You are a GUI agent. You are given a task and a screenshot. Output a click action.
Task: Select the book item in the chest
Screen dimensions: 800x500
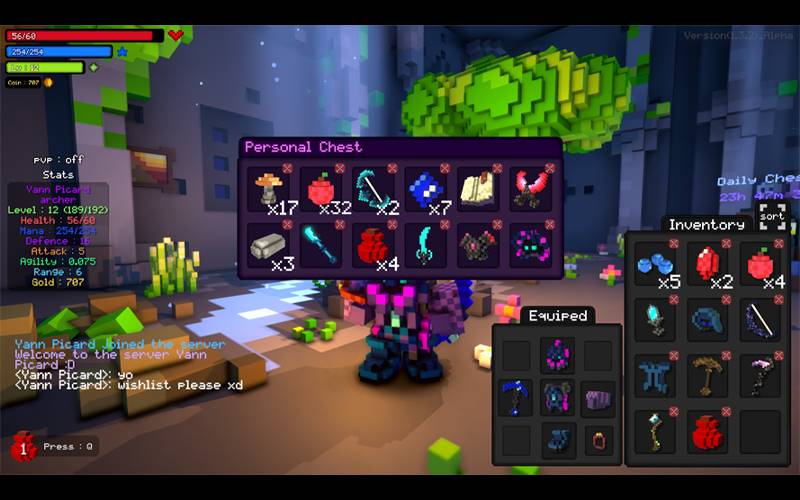(481, 188)
